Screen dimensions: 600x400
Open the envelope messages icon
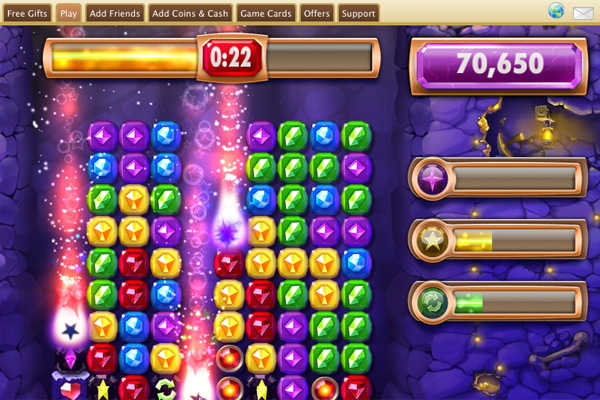[x=583, y=13]
